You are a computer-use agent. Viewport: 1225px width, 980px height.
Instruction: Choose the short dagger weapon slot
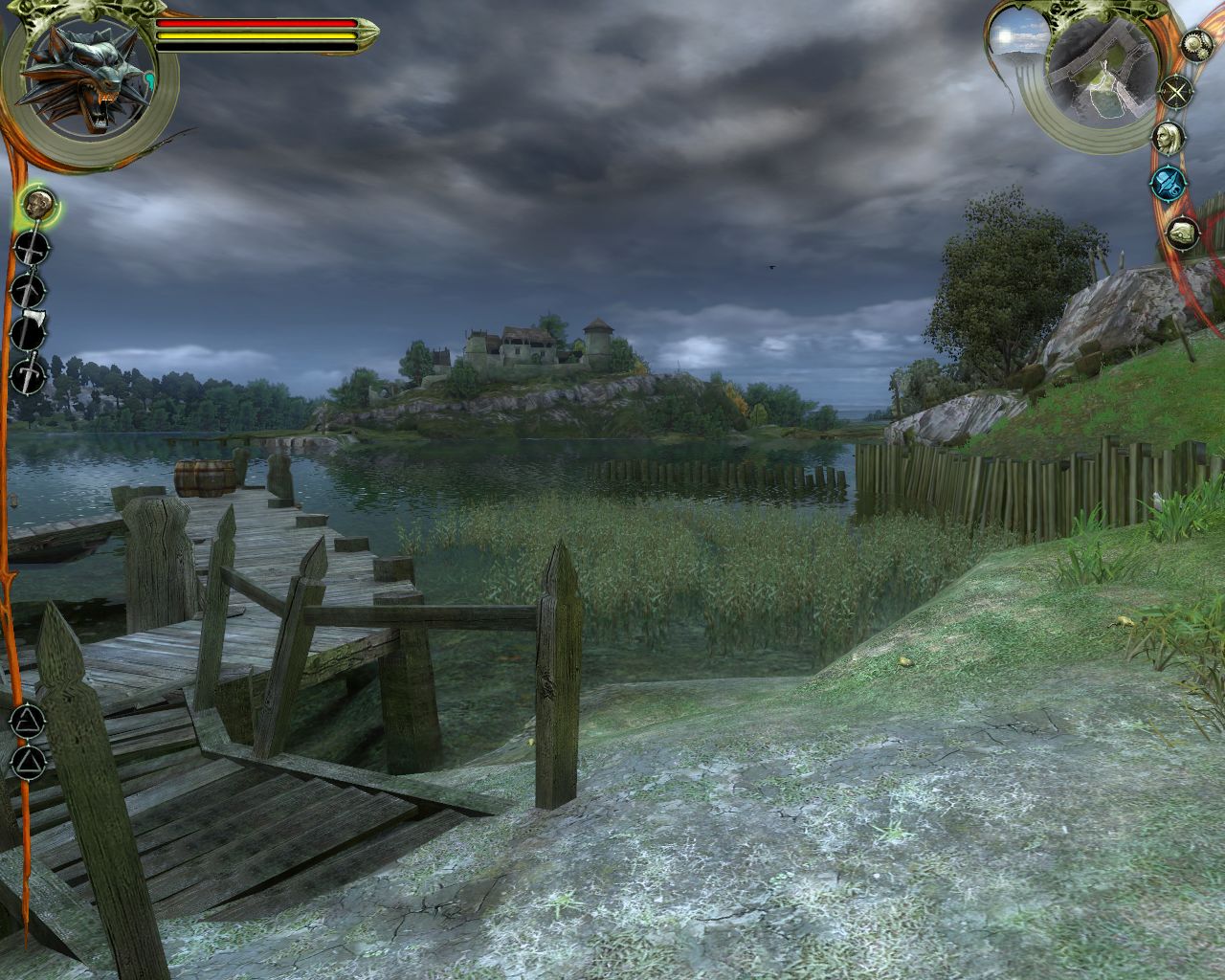30,374
